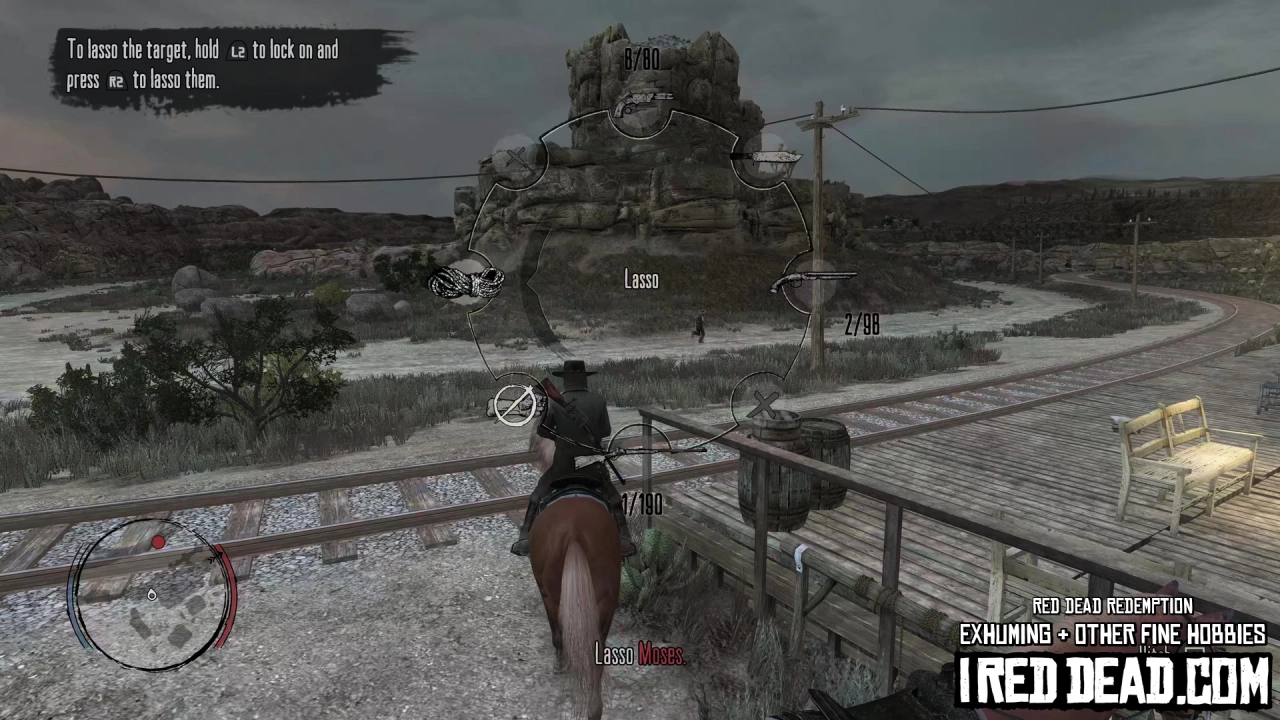
Task: Select the unarmed fists icon on the wheel
Action: click(x=518, y=405)
